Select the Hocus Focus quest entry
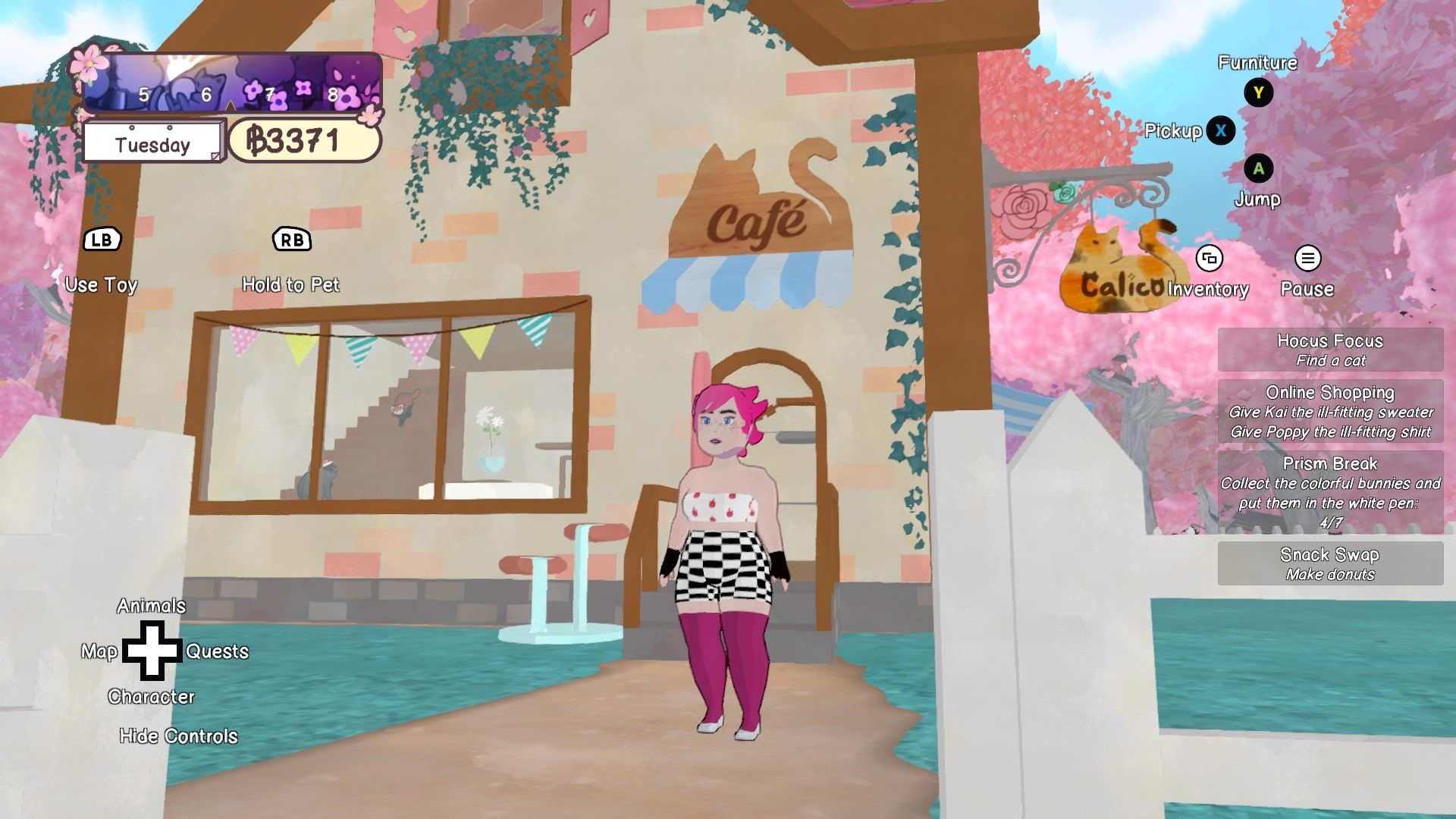This screenshot has height=819, width=1456. (1330, 350)
